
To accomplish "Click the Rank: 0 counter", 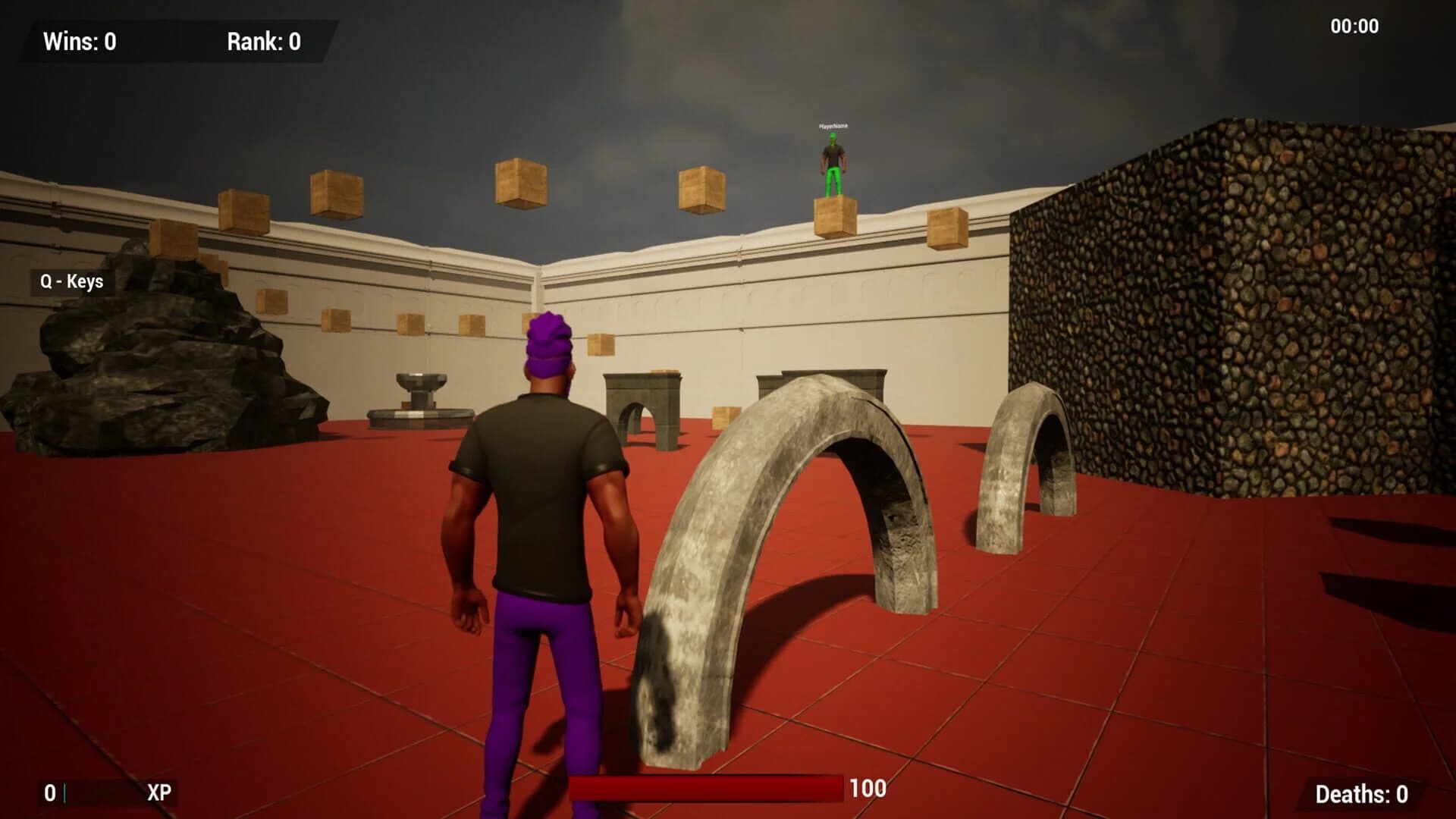I will 262,42.
